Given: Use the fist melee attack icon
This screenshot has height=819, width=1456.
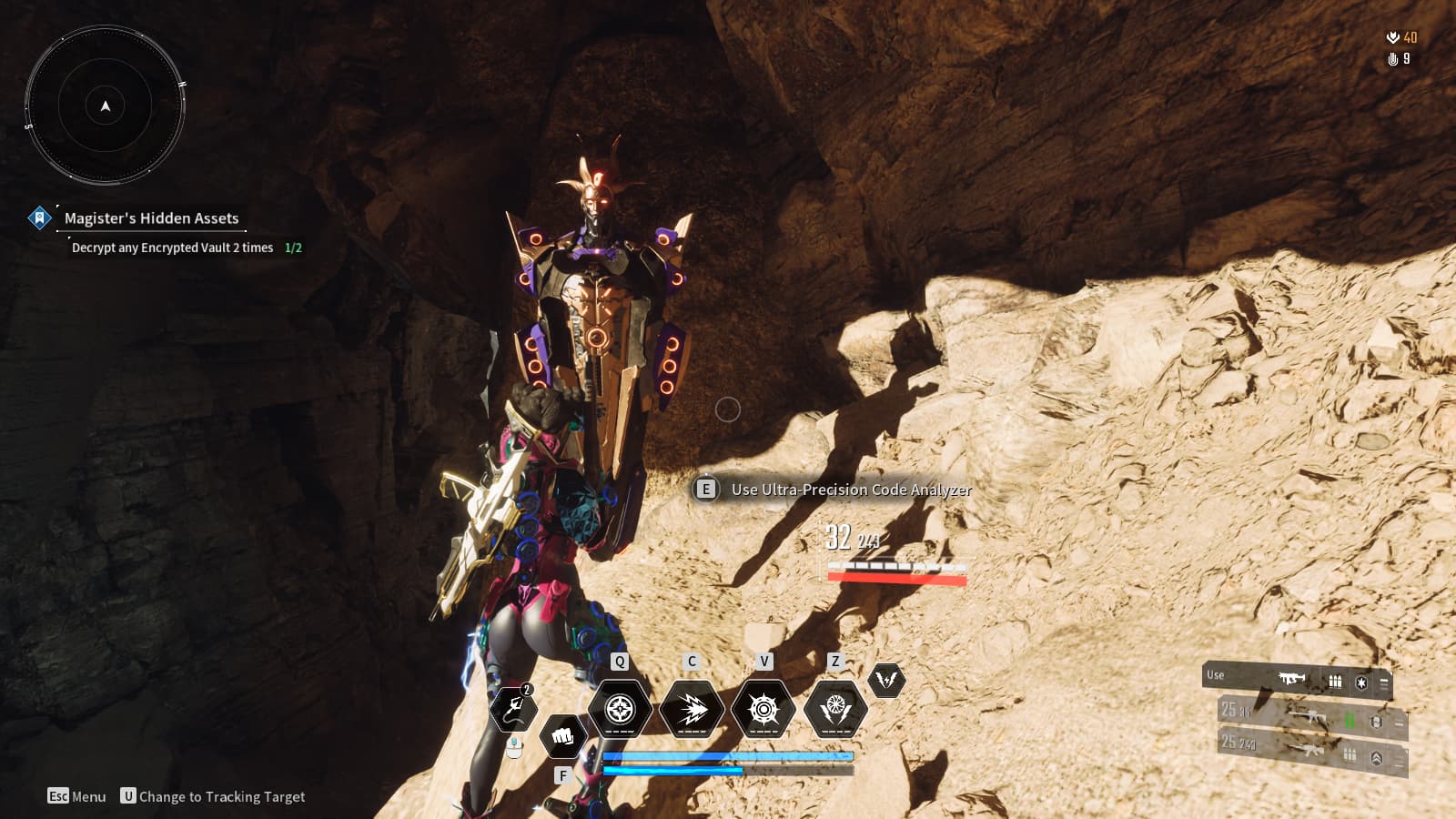Looking at the screenshot, I should tap(562, 735).
